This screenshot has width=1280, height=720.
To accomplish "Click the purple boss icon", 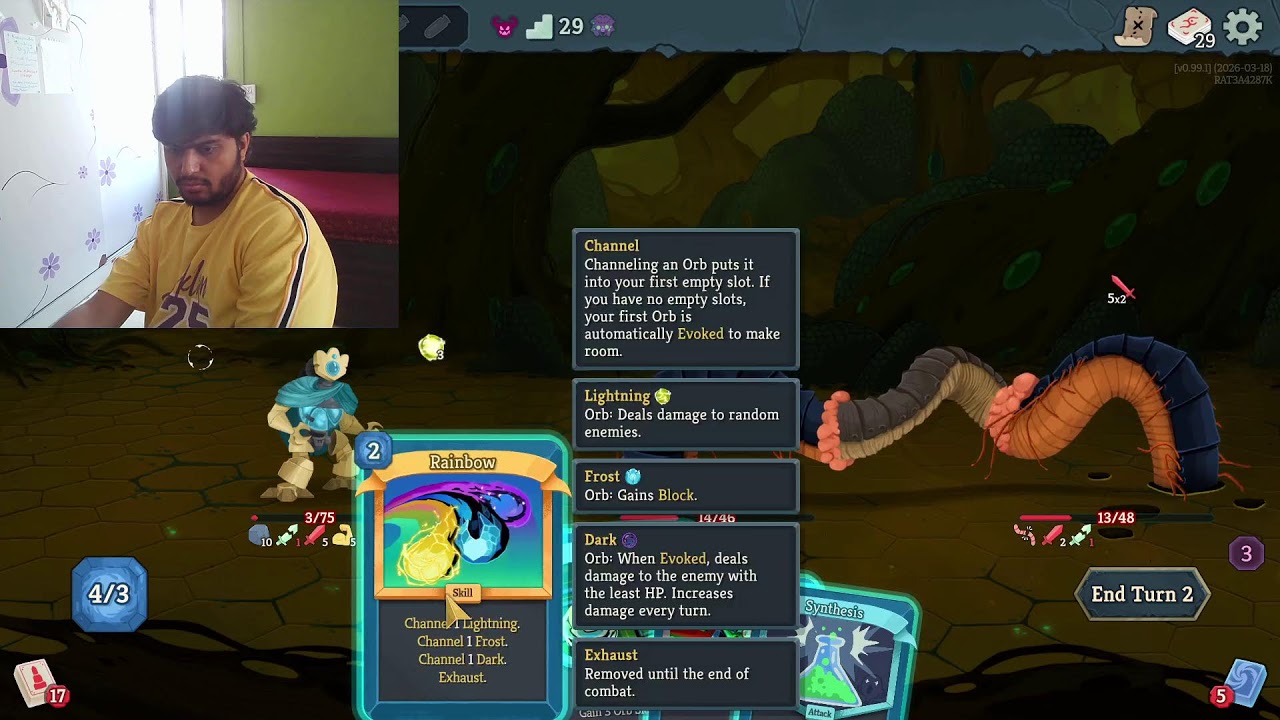I will pos(602,27).
